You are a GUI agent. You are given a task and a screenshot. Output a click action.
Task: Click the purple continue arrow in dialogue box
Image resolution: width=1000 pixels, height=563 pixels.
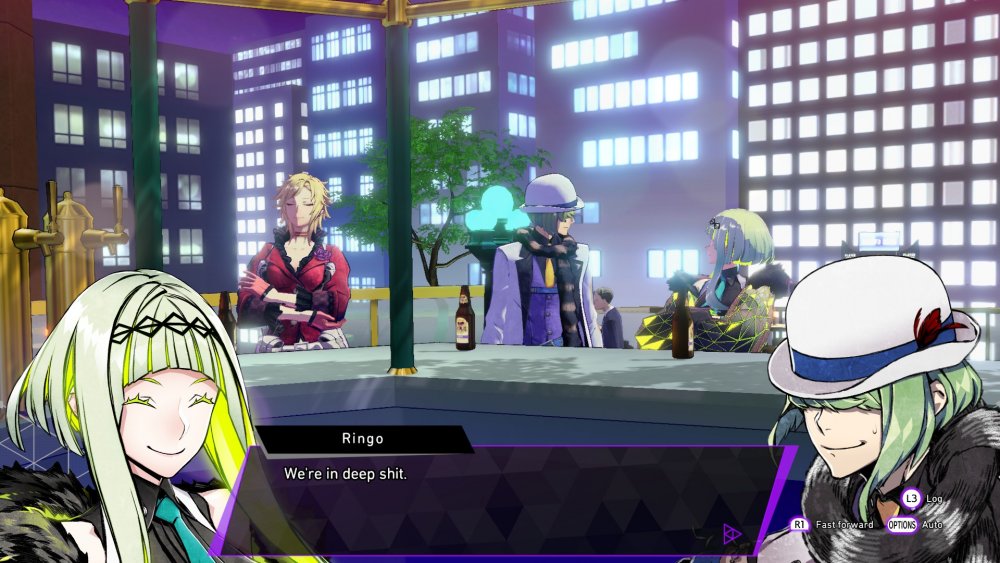731,534
